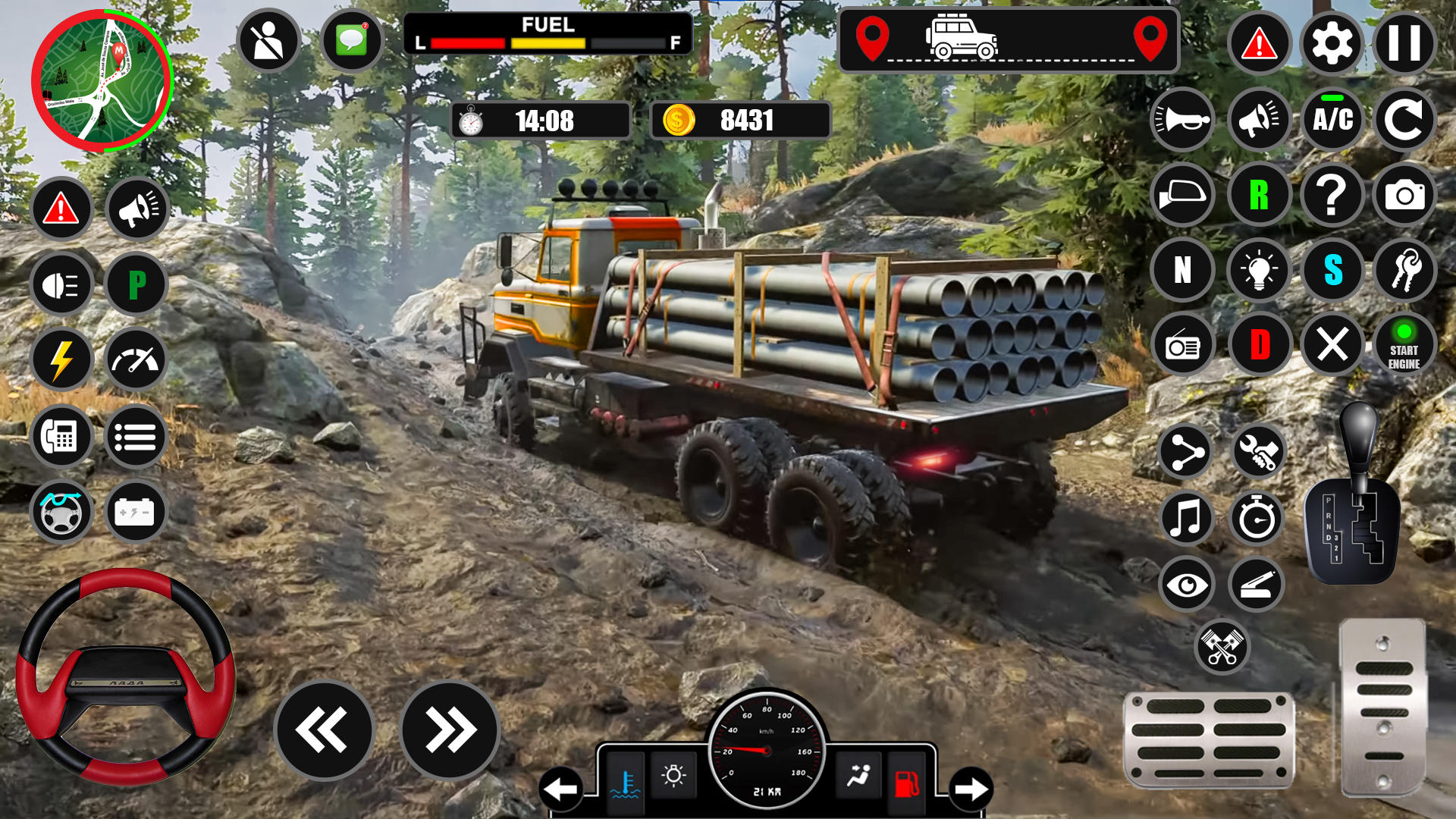The height and width of the screenshot is (819, 1456).
Task: Shift to Reverse using the R button
Action: pyautogui.click(x=1258, y=196)
